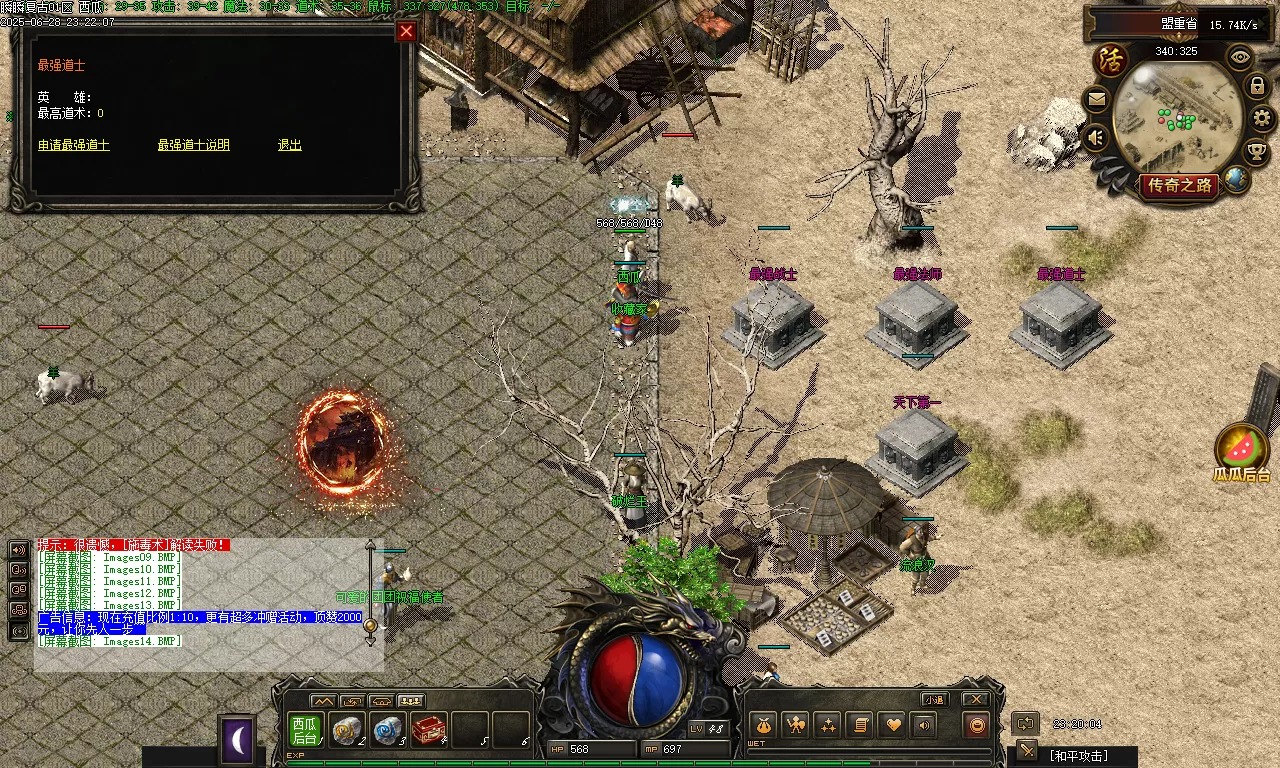Open settings with the gear icon
The height and width of the screenshot is (768, 1280).
[x=1258, y=119]
